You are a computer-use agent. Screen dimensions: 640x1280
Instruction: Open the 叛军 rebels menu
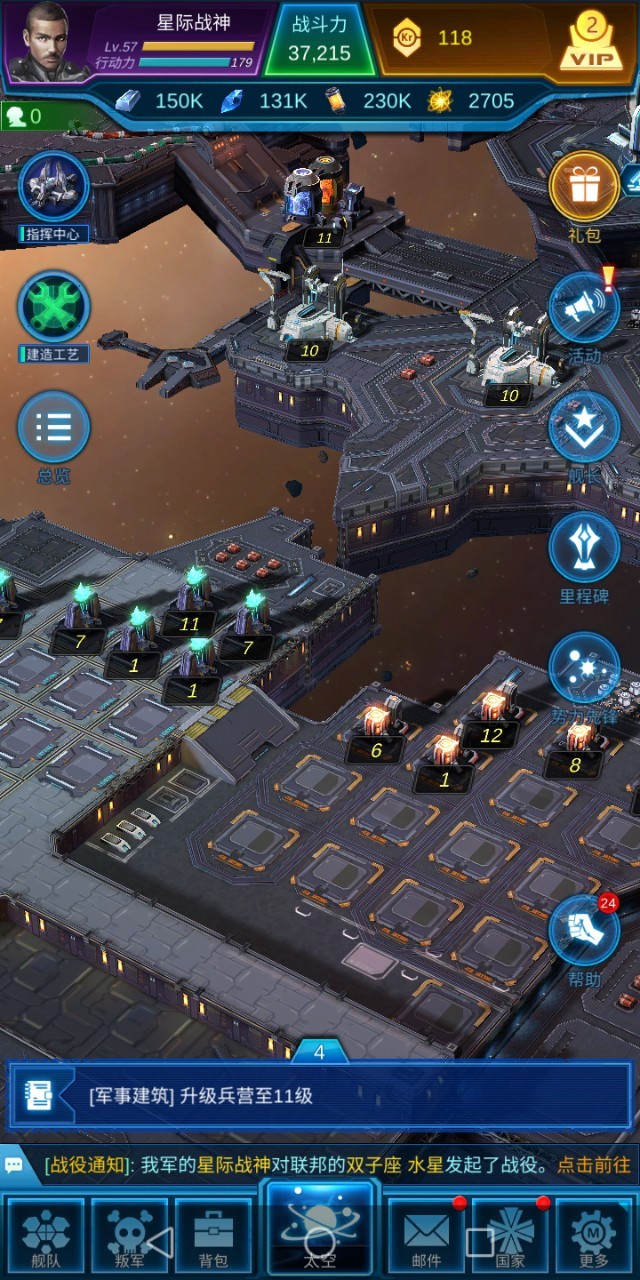coord(130,1235)
